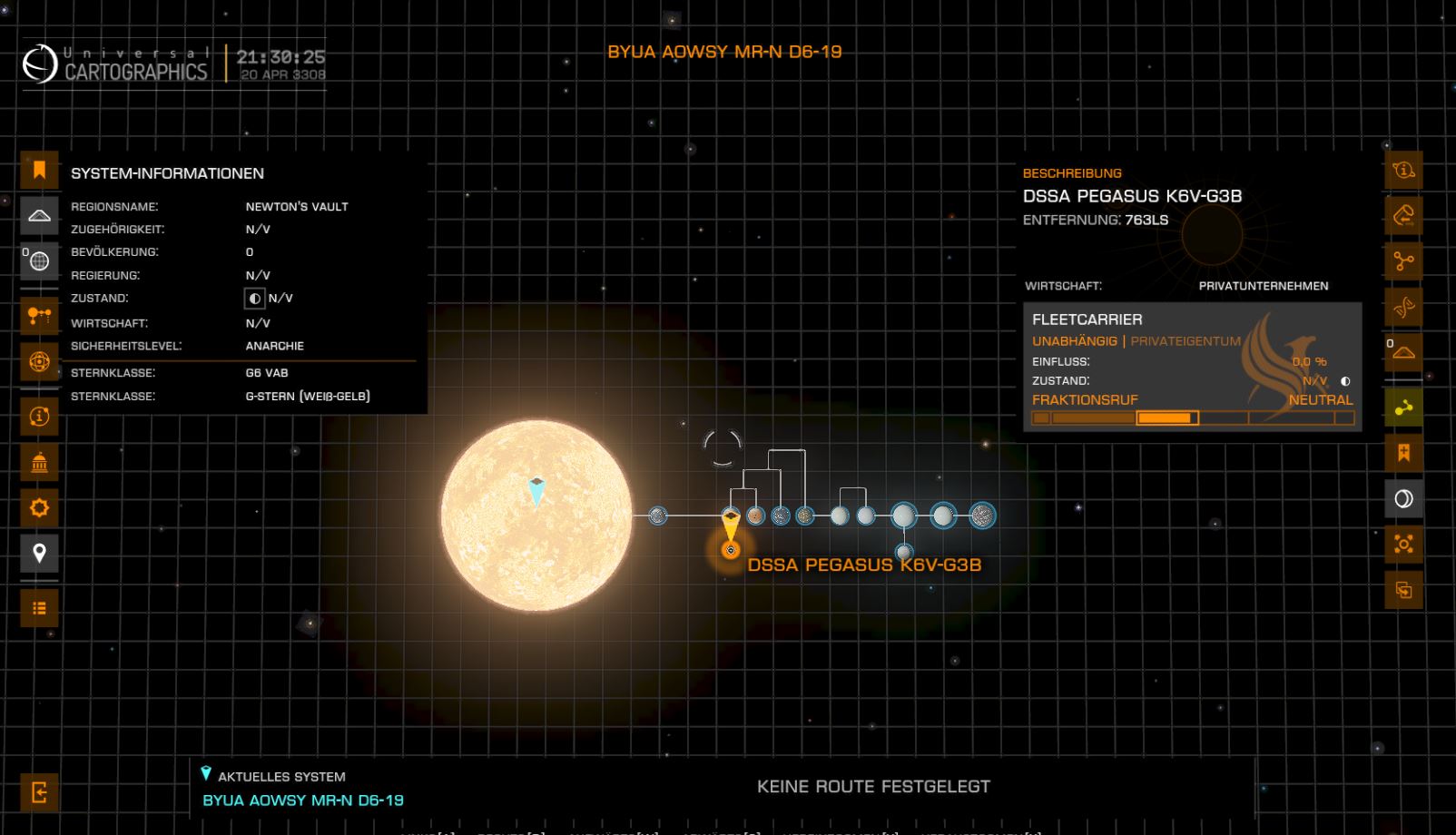
Task: Select the current system name Byua Aowsy MR-N D6-19
Action: click(303, 801)
